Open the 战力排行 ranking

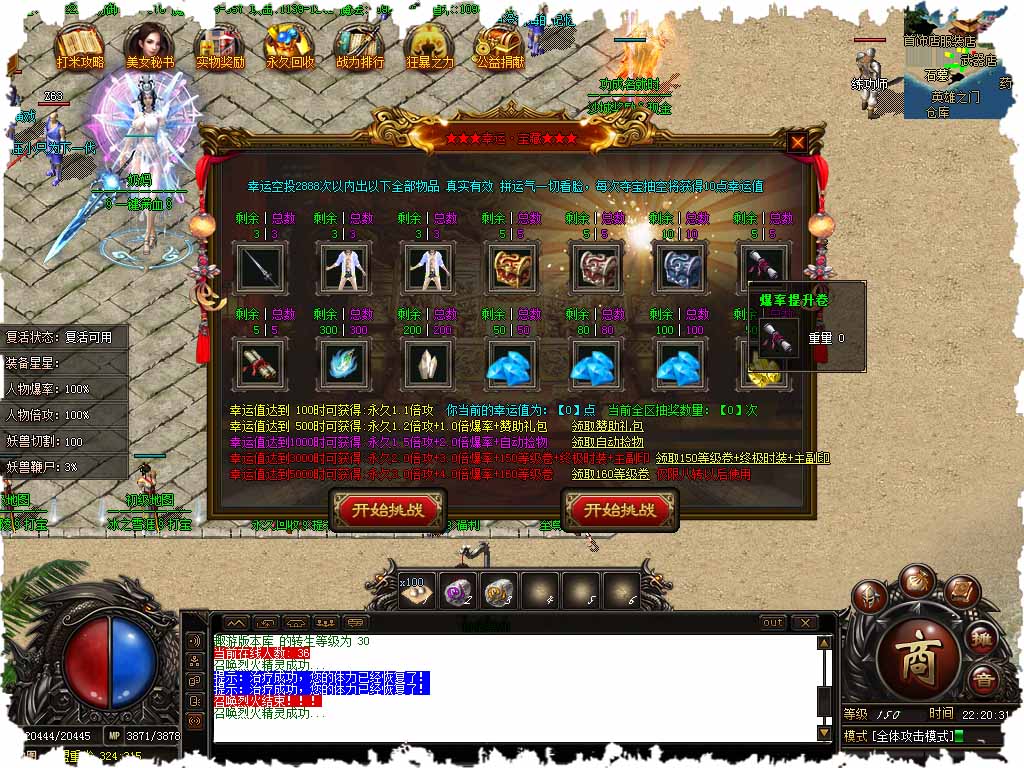click(x=360, y=46)
